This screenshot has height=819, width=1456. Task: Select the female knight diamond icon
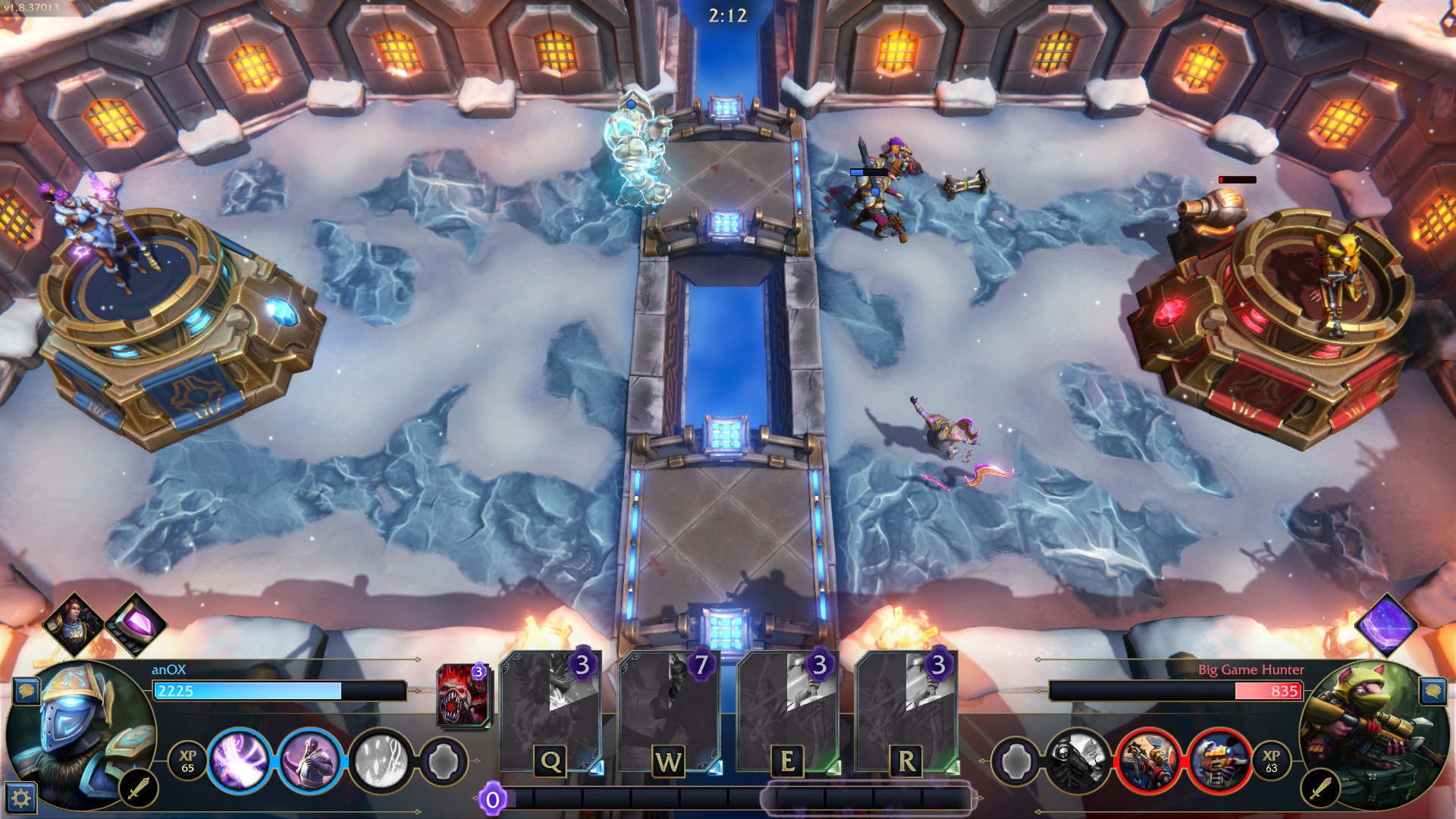click(74, 625)
